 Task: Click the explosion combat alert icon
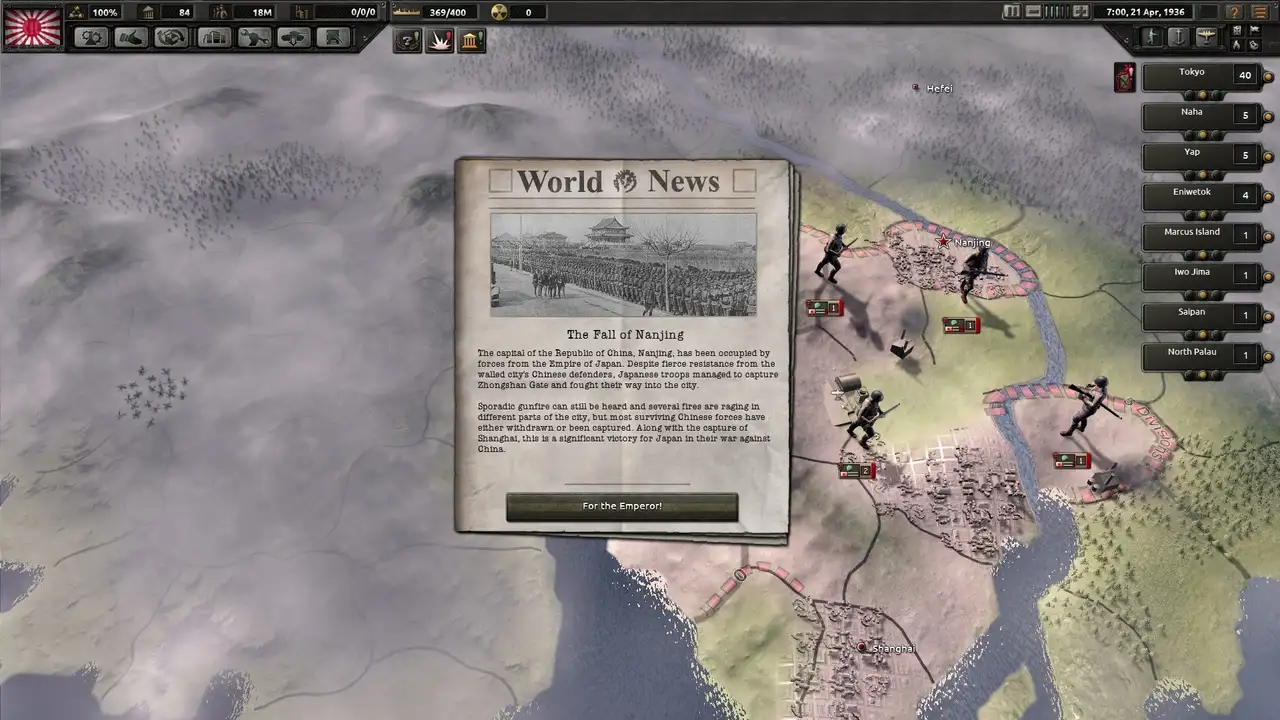click(x=439, y=41)
